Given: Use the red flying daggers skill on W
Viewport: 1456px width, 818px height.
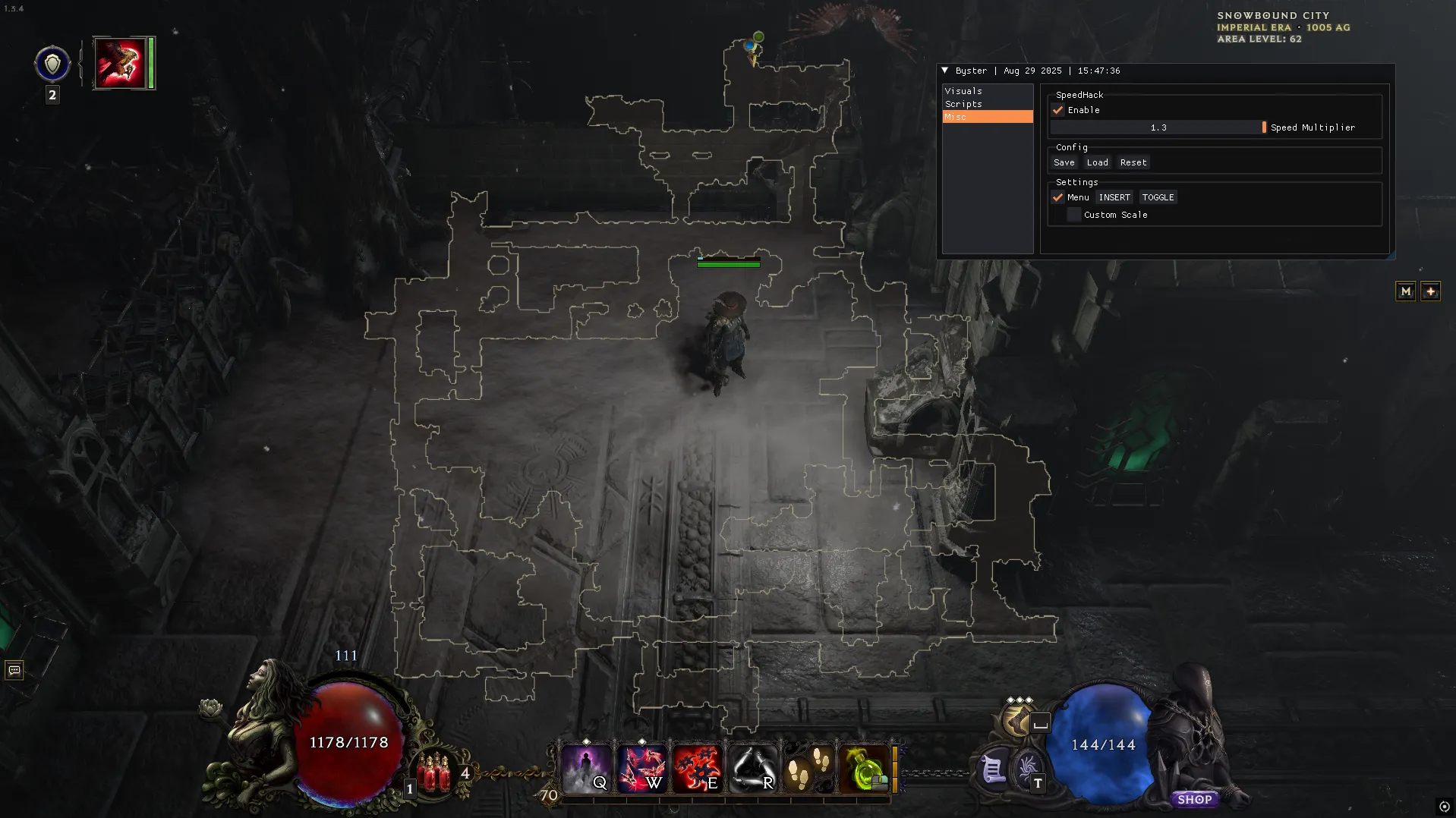Looking at the screenshot, I should point(641,769).
